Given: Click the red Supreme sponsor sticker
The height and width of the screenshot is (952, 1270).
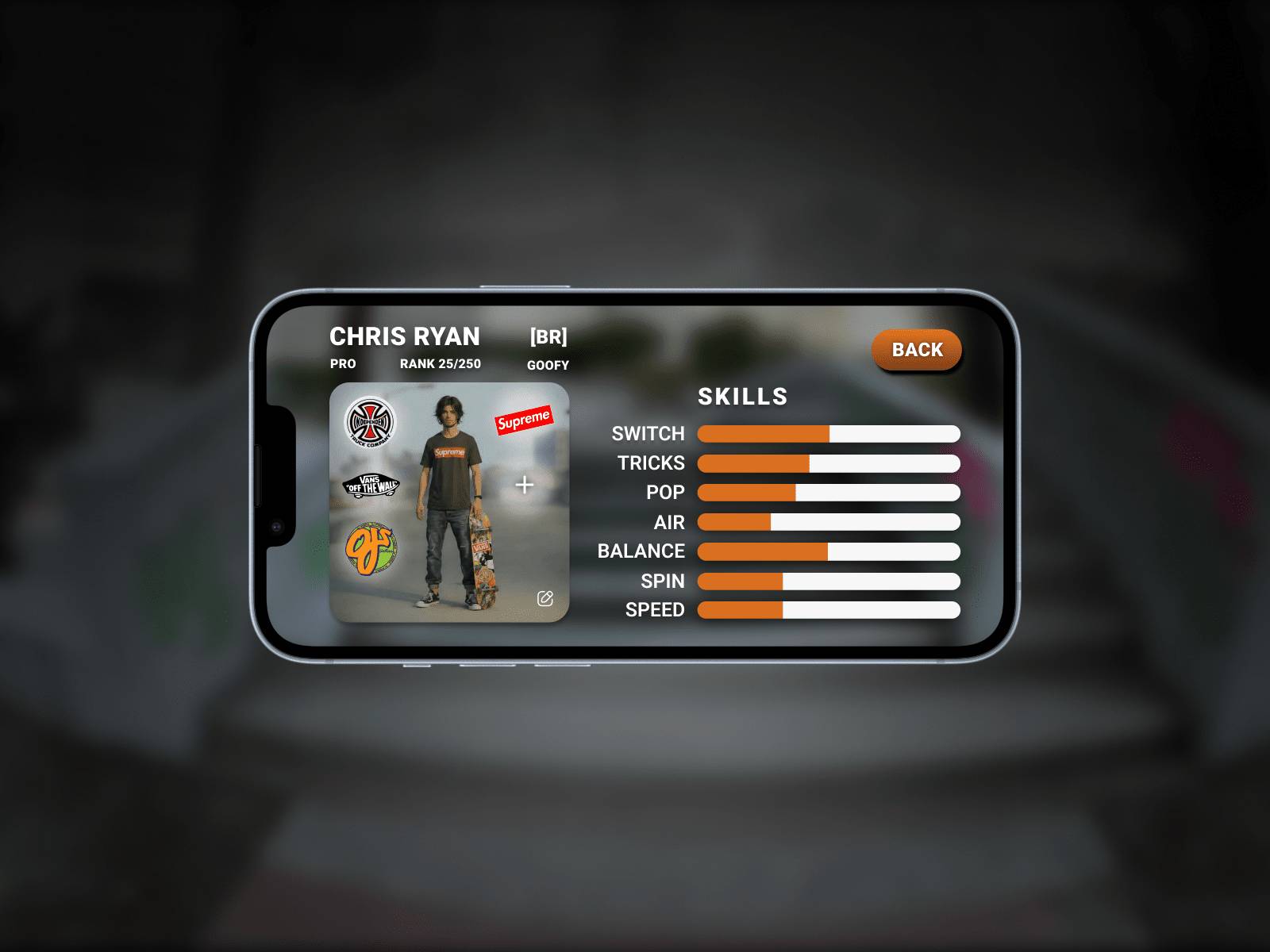Looking at the screenshot, I should (x=523, y=420).
